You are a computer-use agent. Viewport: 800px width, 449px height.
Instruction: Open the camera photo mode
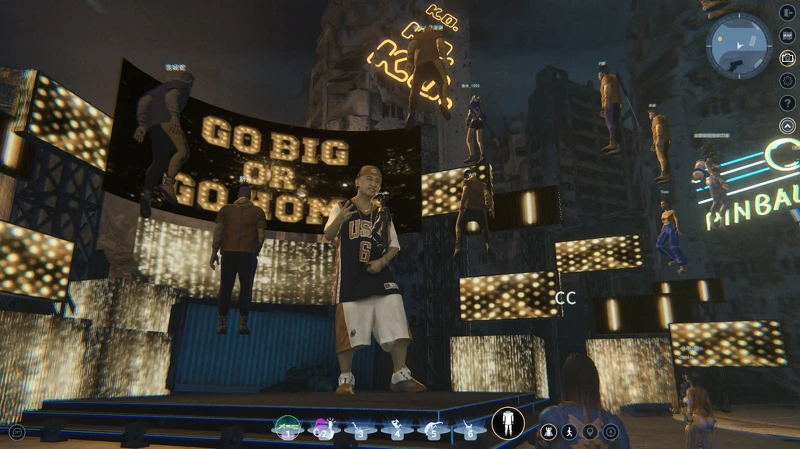(787, 58)
